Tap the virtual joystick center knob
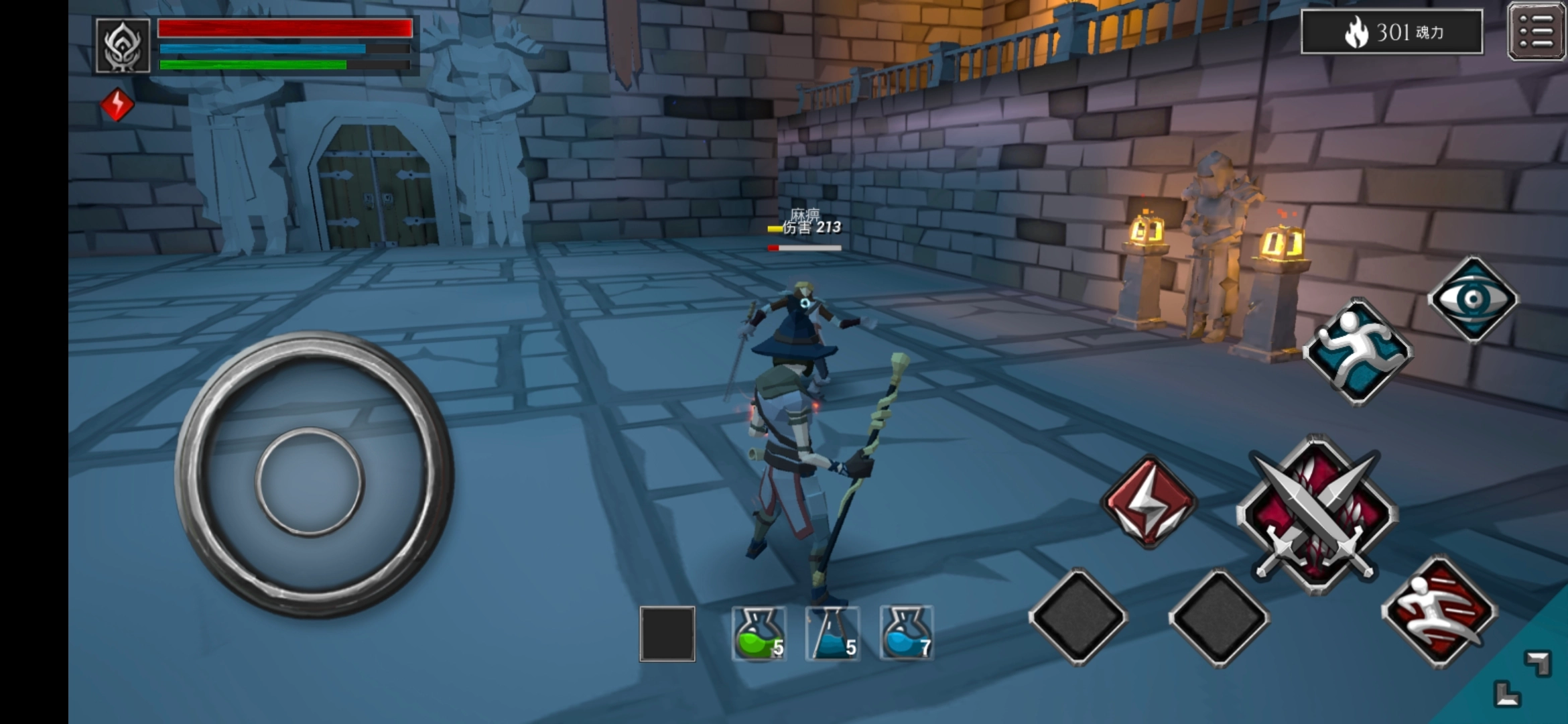The width and height of the screenshot is (1568, 724). click(x=310, y=481)
